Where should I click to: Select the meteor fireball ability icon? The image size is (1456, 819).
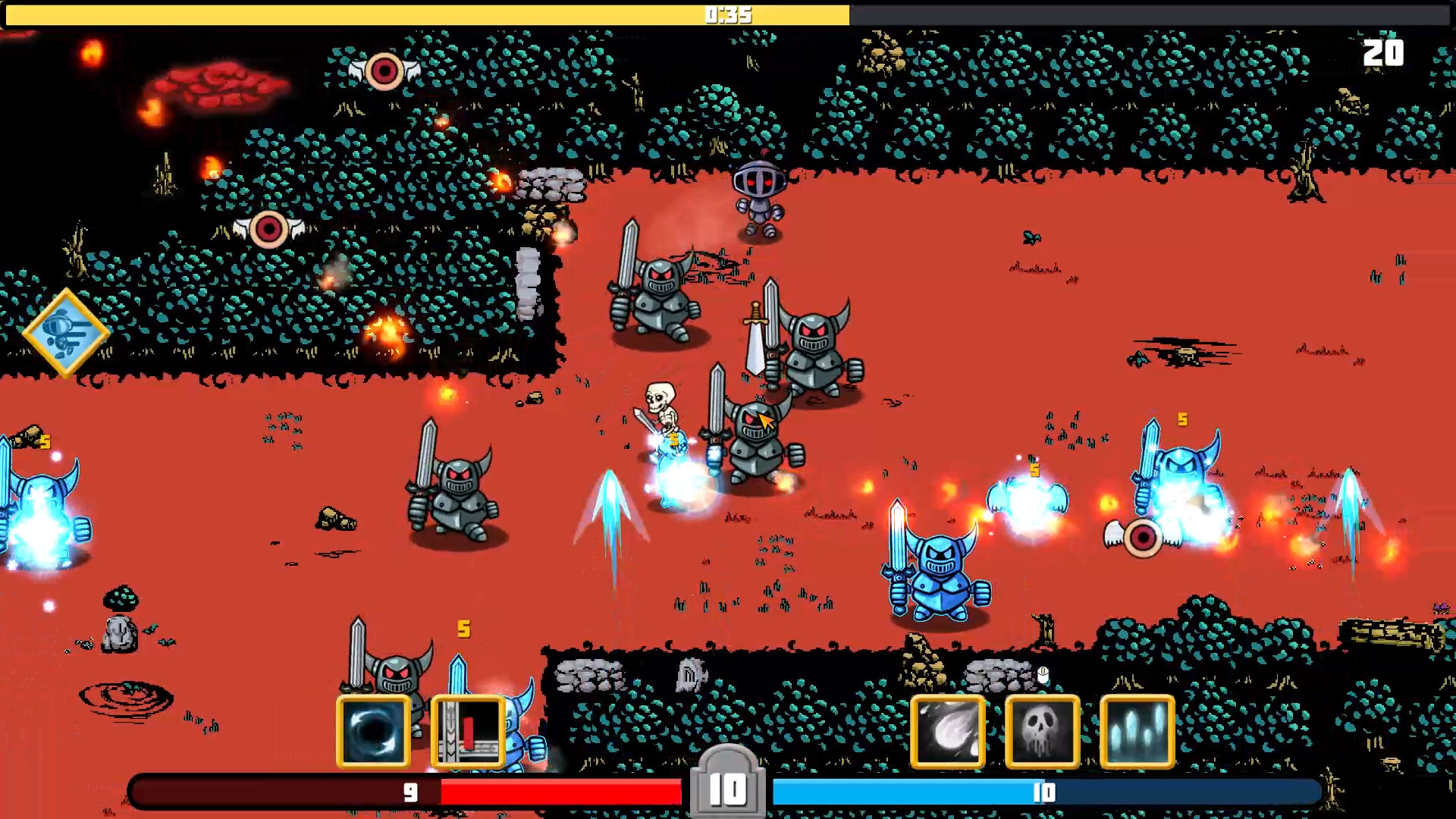pos(947,730)
